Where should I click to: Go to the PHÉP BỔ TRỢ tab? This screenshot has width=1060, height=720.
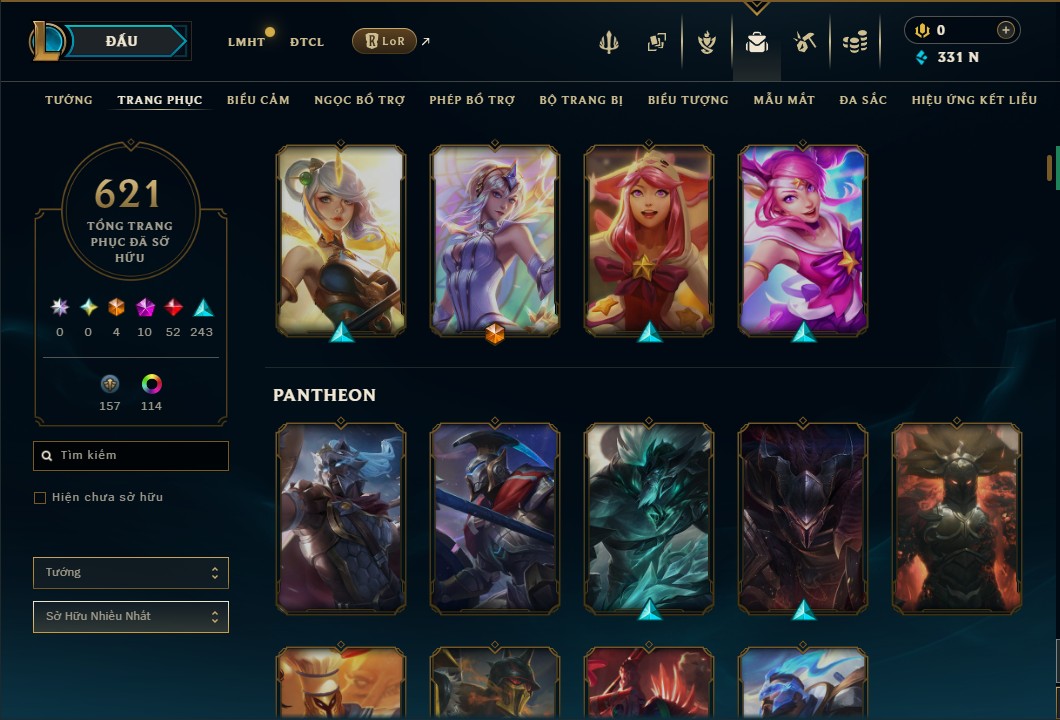pos(472,100)
